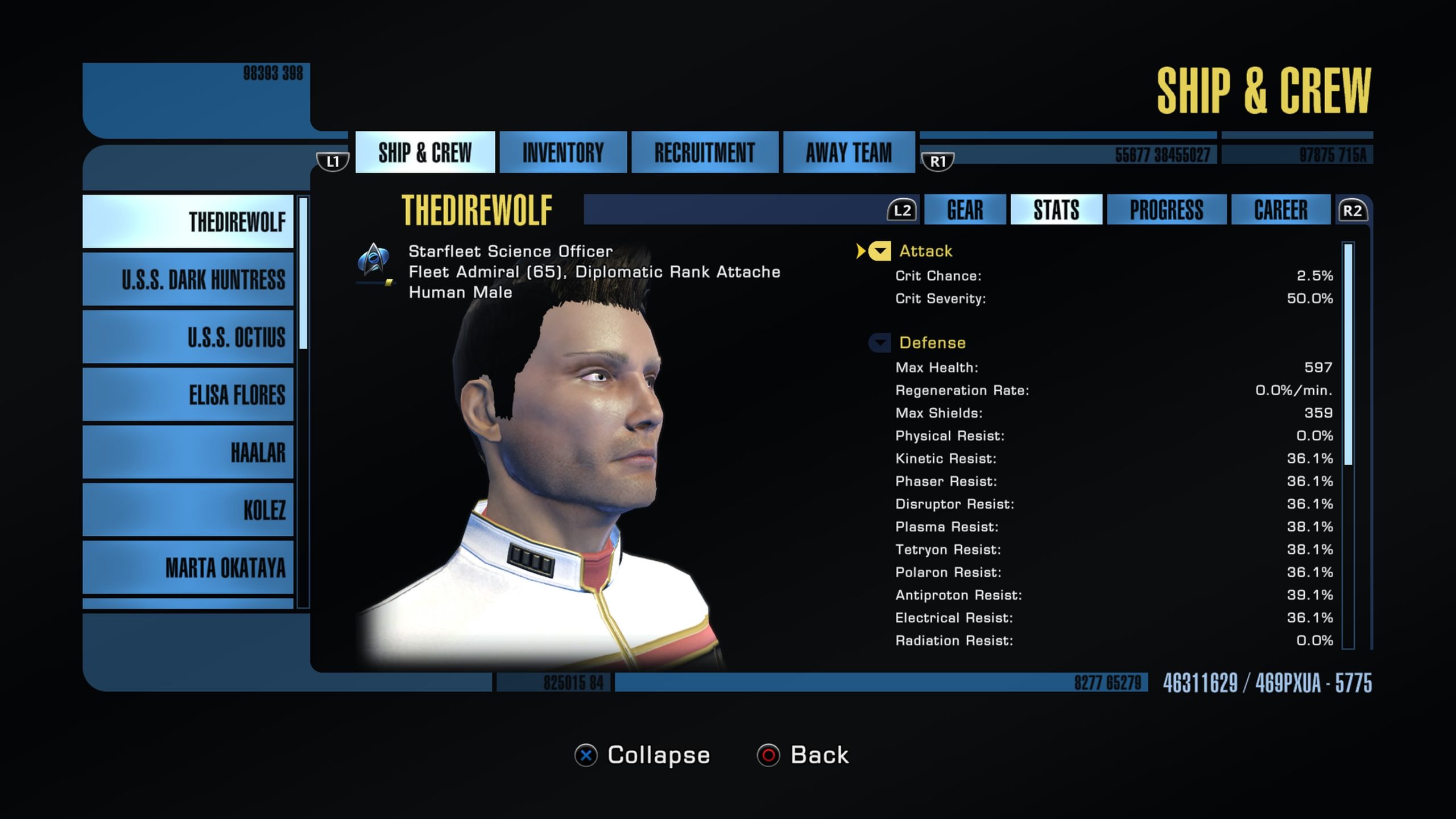The width and height of the screenshot is (1456, 819).
Task: Pick Elisa Flores from the crew list
Action: pos(188,395)
